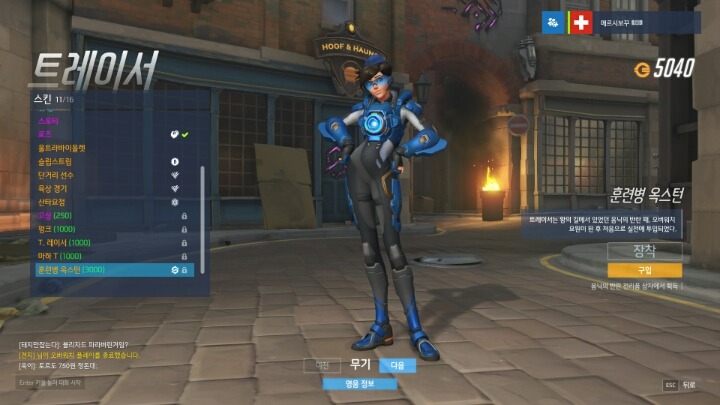Screen dimensions: 720x405
Task: Select the 울트라바이올렛 skin
Action: point(62,148)
